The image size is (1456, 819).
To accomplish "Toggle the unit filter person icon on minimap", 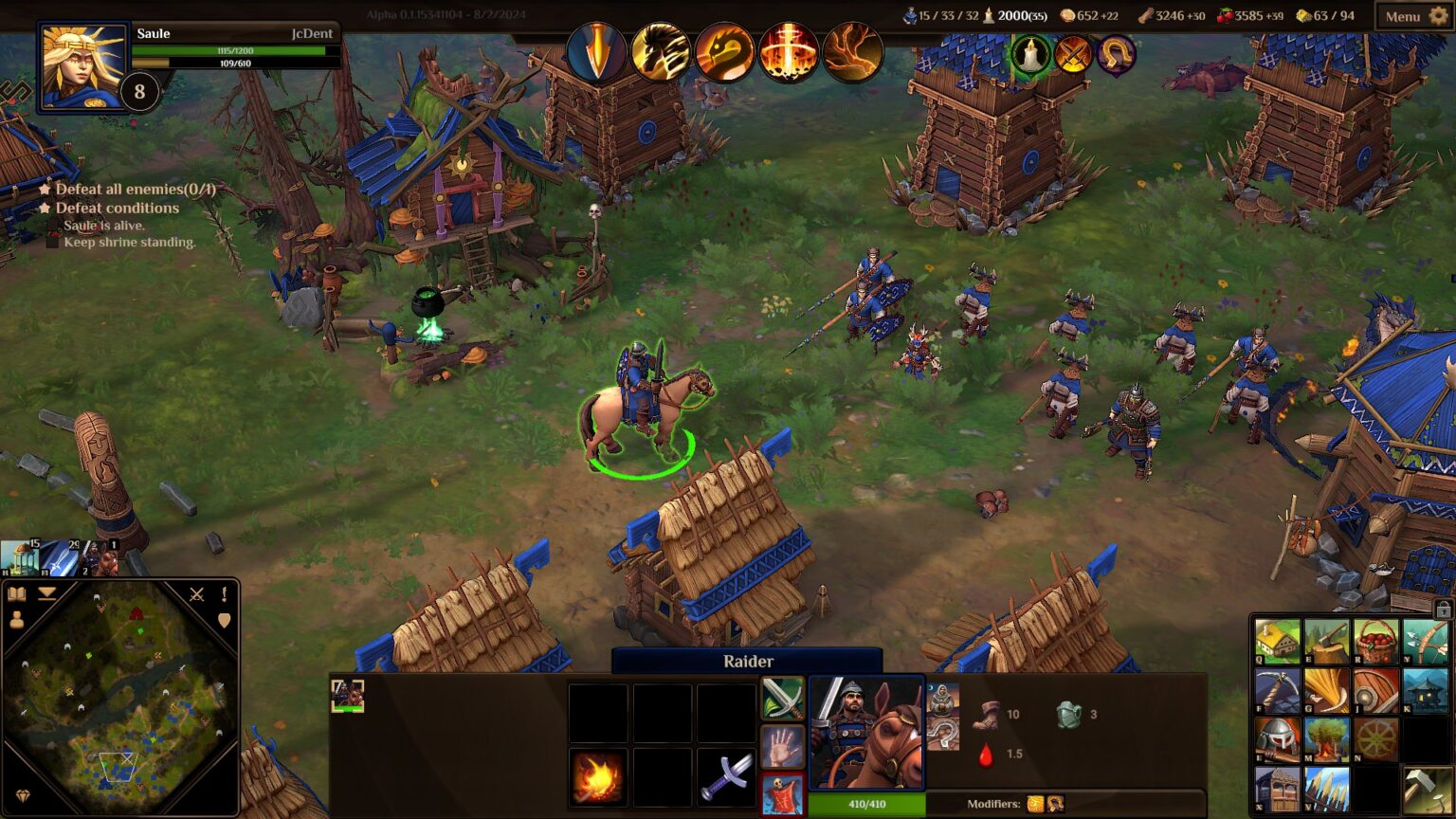I will coord(17,619).
